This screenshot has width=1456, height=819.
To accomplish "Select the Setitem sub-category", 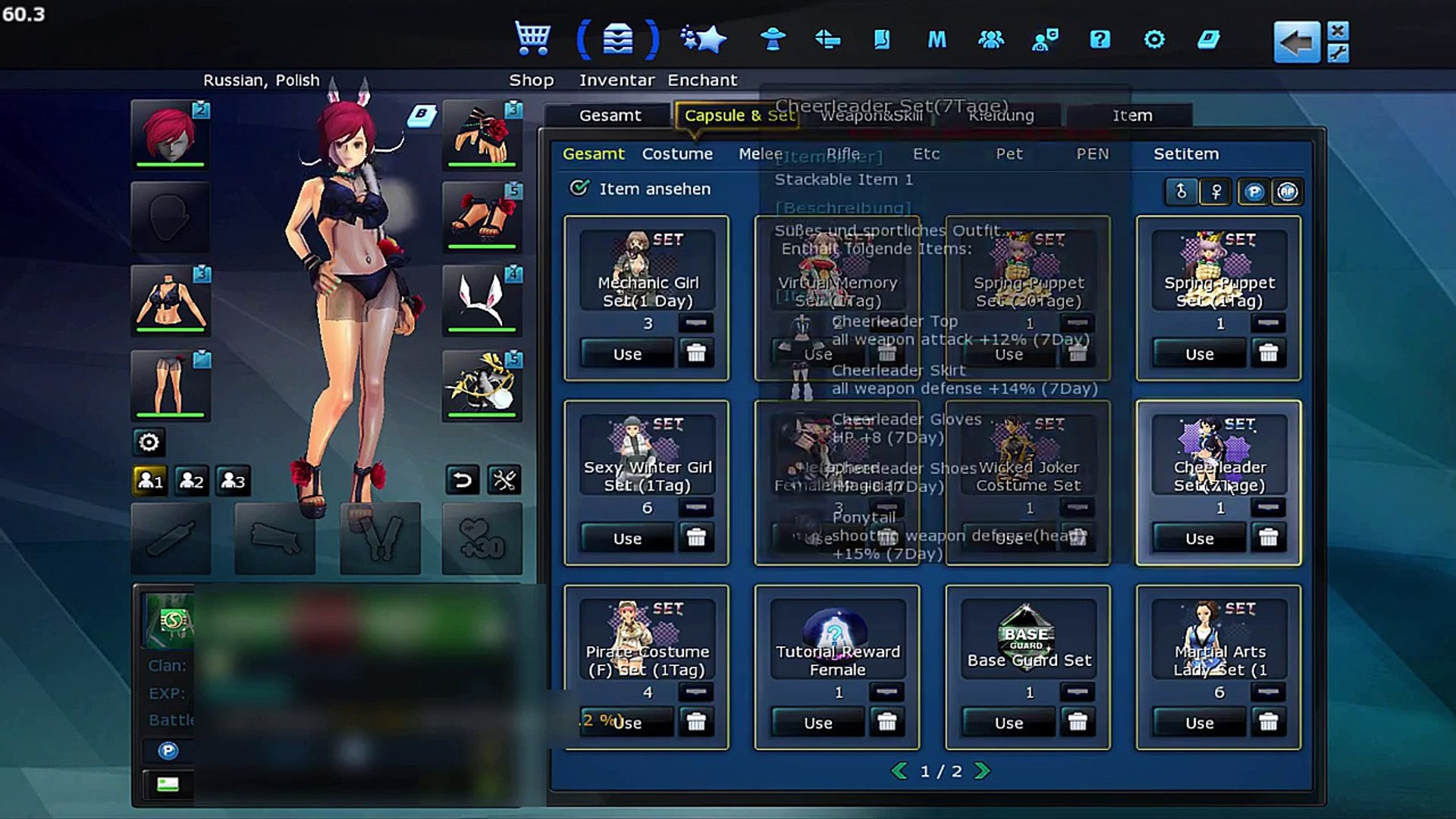I will pyautogui.click(x=1186, y=154).
